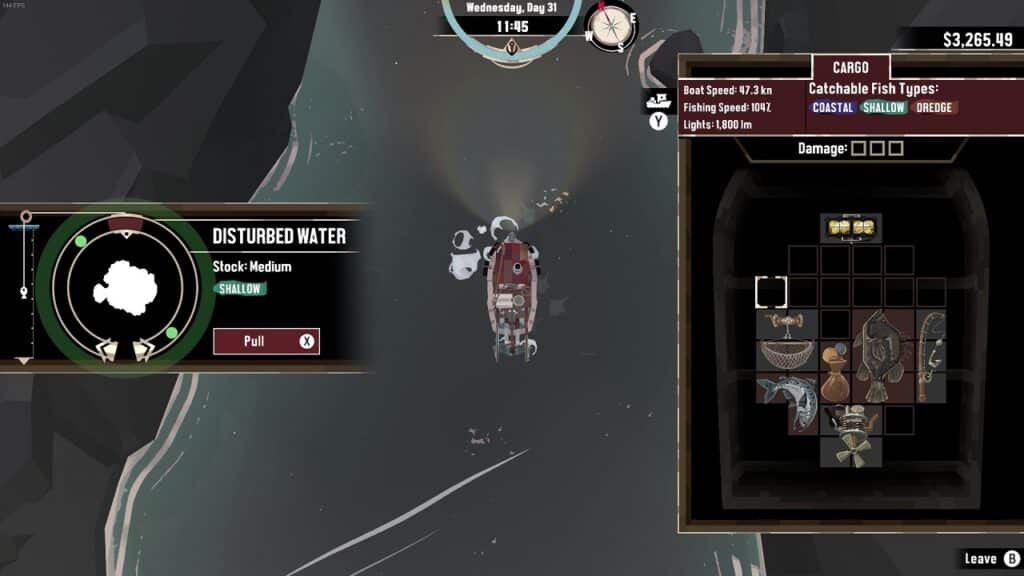The height and width of the screenshot is (576, 1024).
Task: Pull the catch from Disturbed Water
Action: [266, 341]
